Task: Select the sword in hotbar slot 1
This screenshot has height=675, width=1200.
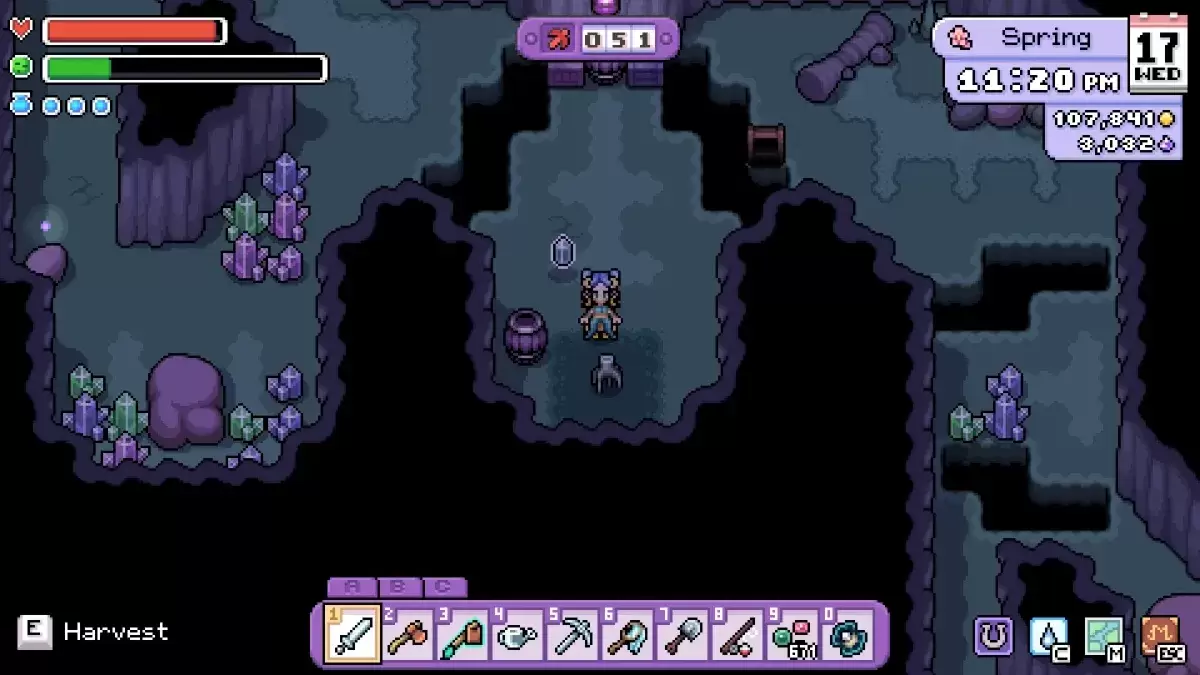Action: 353,634
